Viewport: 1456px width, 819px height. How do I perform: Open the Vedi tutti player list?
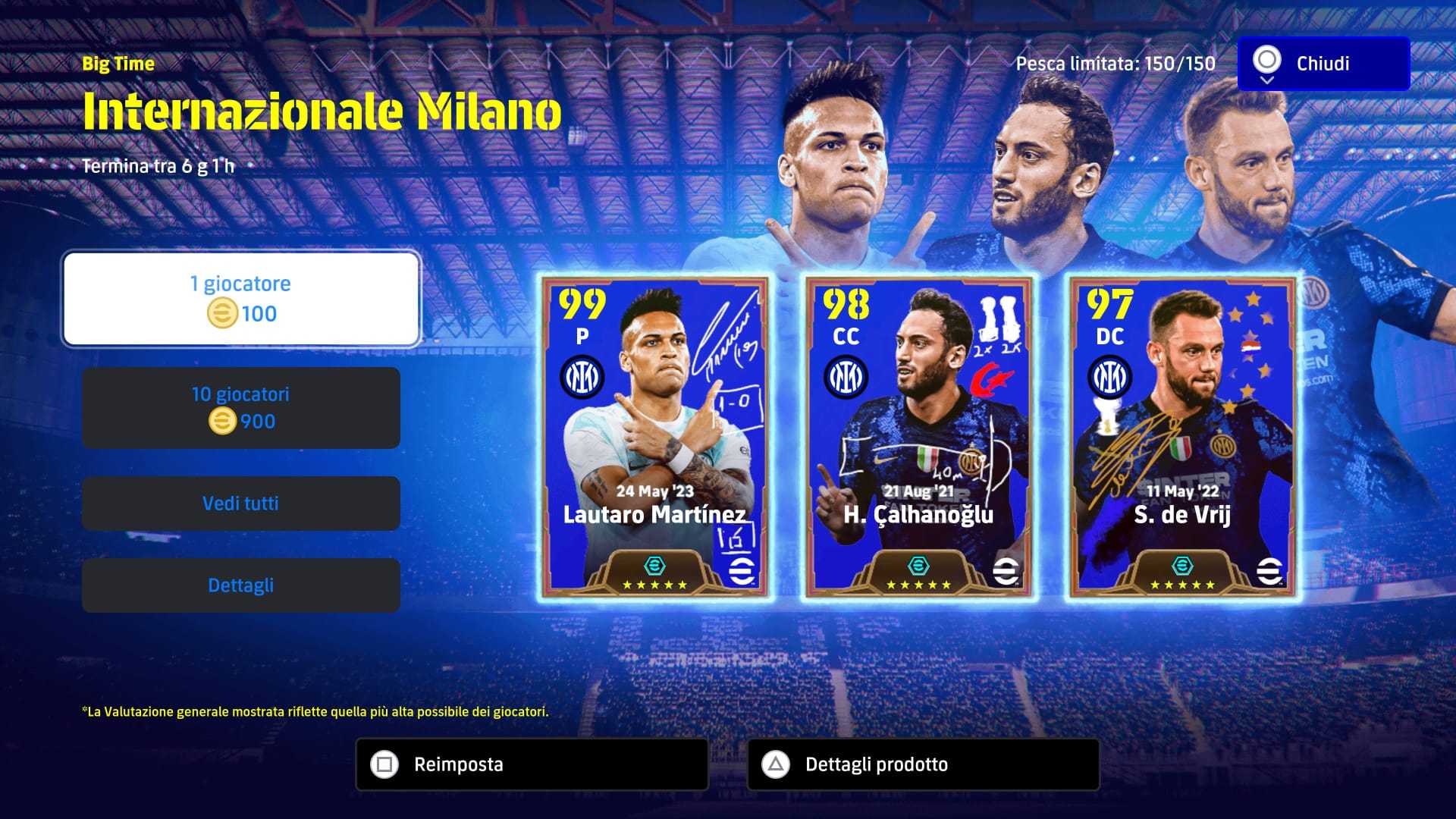241,504
